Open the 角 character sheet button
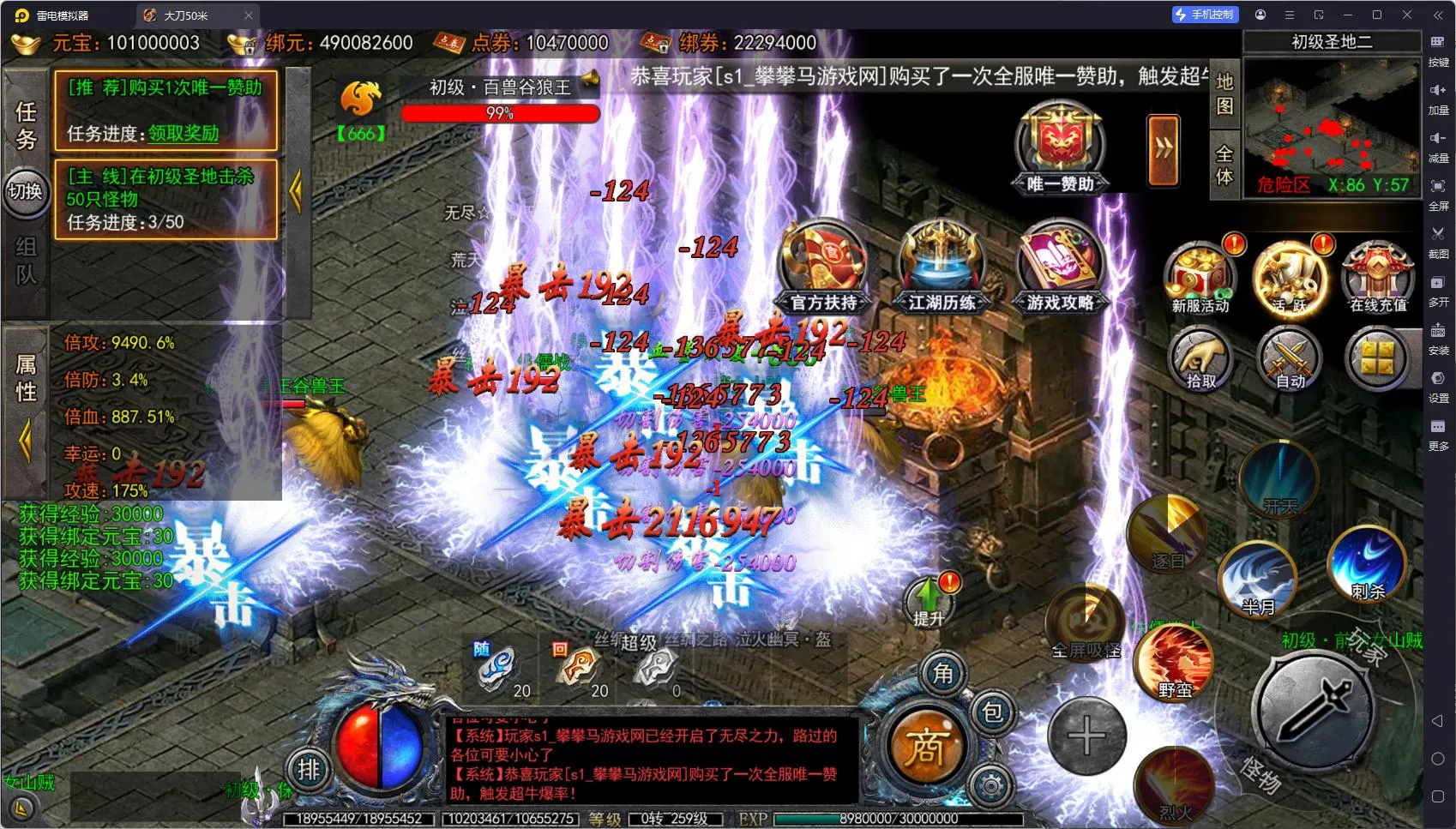The image size is (1456, 829). click(x=942, y=674)
